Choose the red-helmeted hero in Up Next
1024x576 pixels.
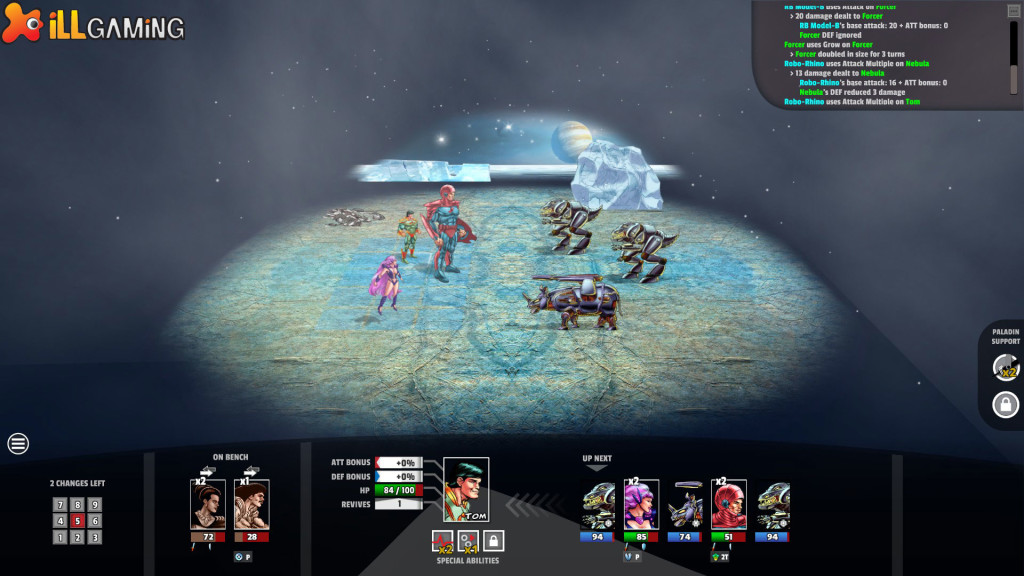pyautogui.click(x=728, y=504)
